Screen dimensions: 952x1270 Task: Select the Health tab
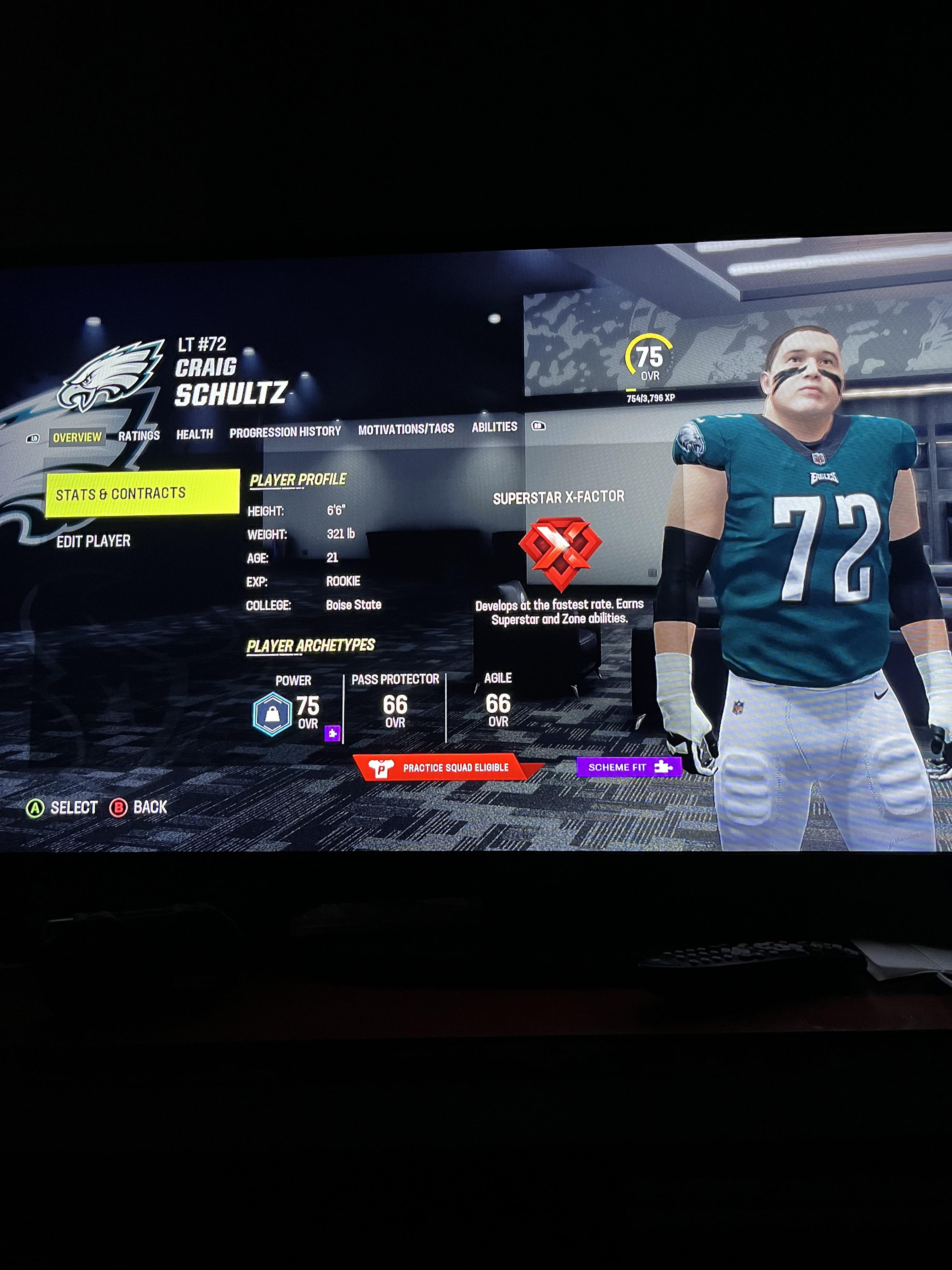[x=195, y=434]
